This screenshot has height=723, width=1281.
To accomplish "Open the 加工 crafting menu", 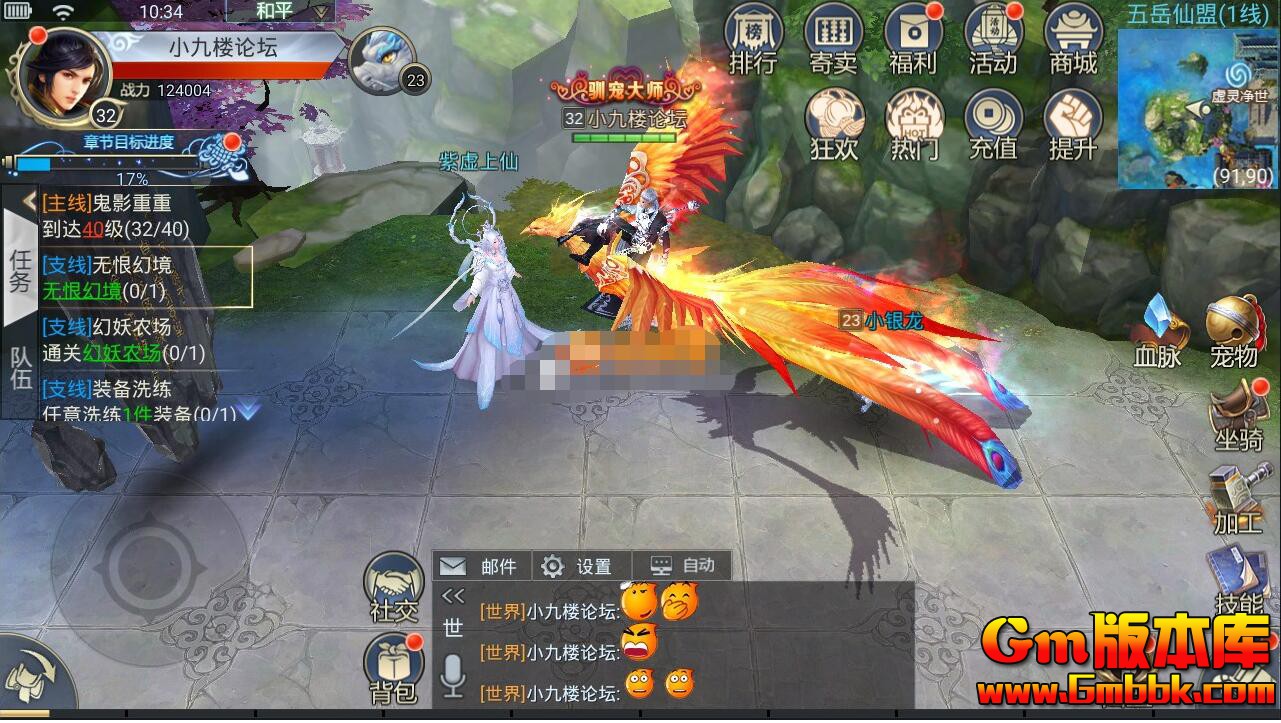I will pos(1238,498).
